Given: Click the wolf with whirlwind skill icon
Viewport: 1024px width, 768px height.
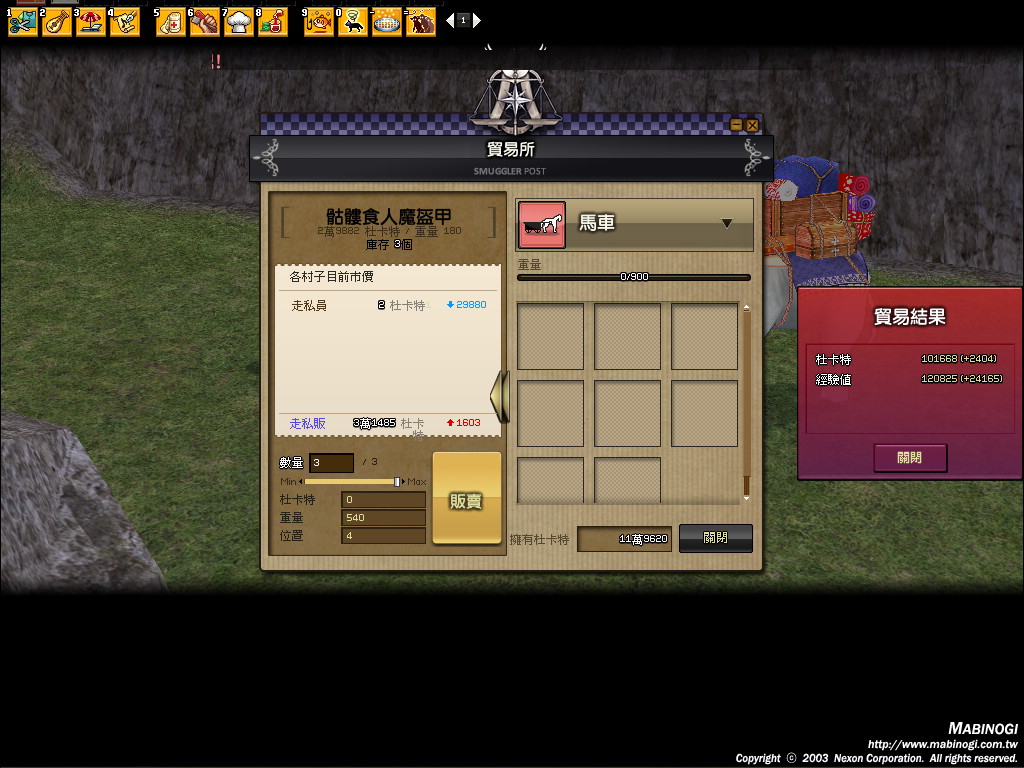Looking at the screenshot, I should pos(353,21).
